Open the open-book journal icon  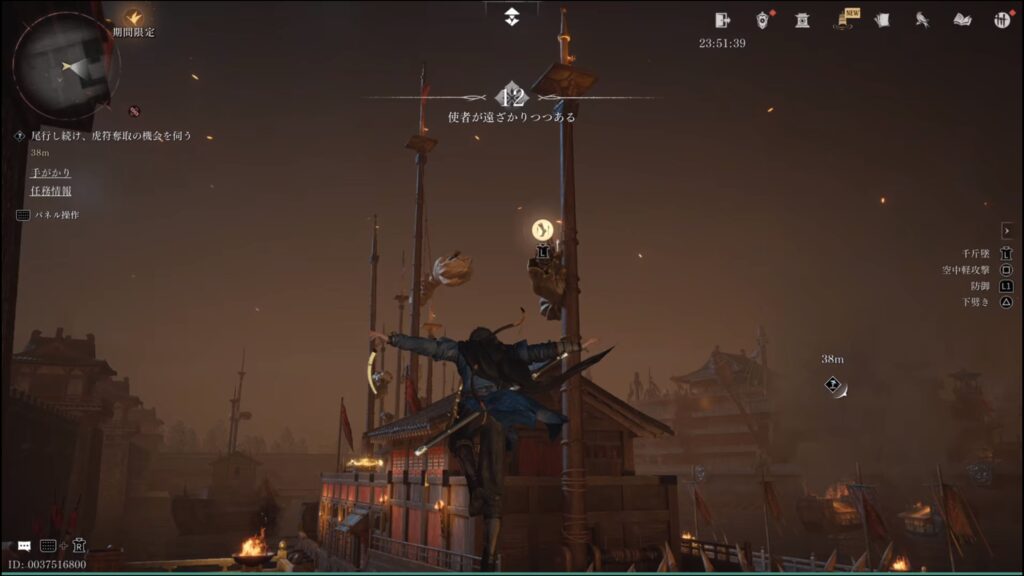point(962,20)
